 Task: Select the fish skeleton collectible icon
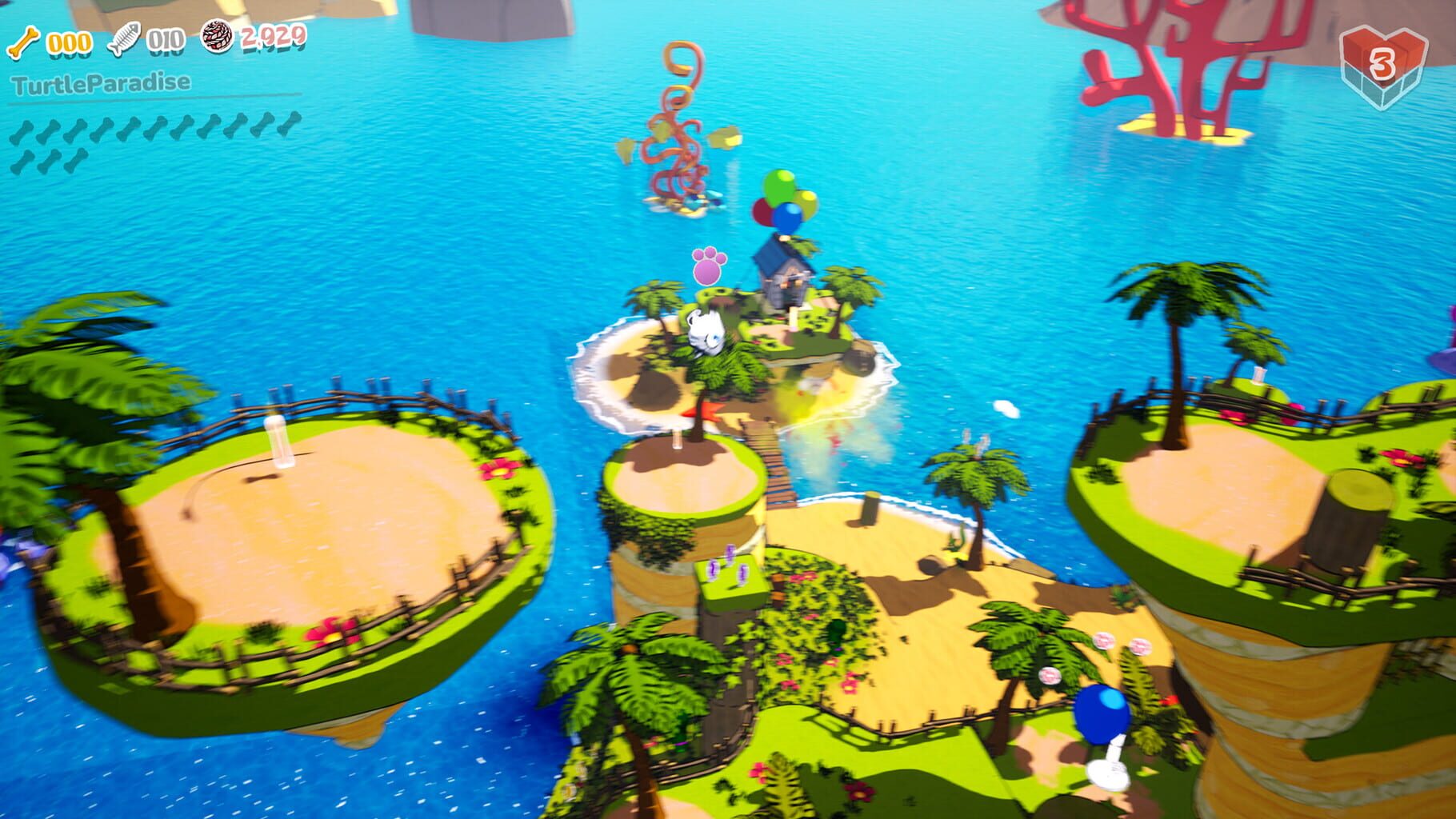124,38
